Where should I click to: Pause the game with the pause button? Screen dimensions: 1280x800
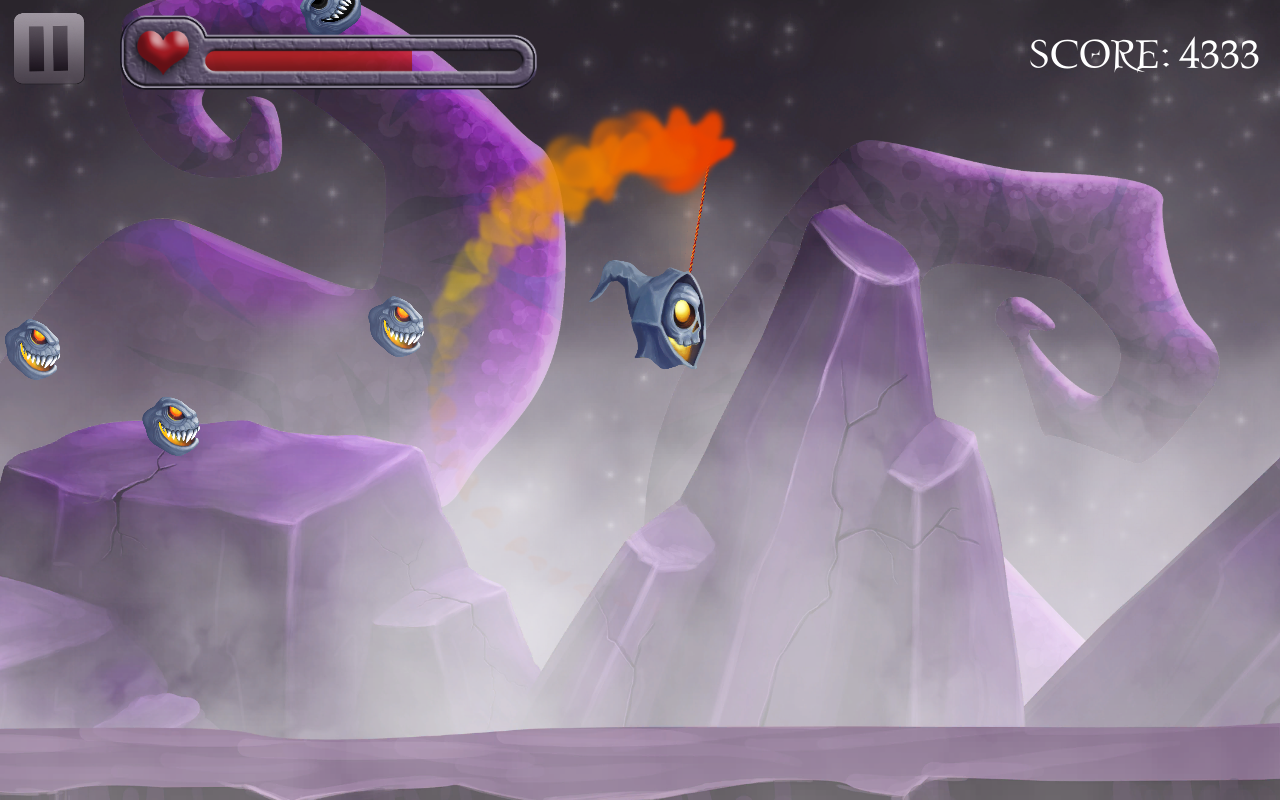pyautogui.click(x=49, y=48)
